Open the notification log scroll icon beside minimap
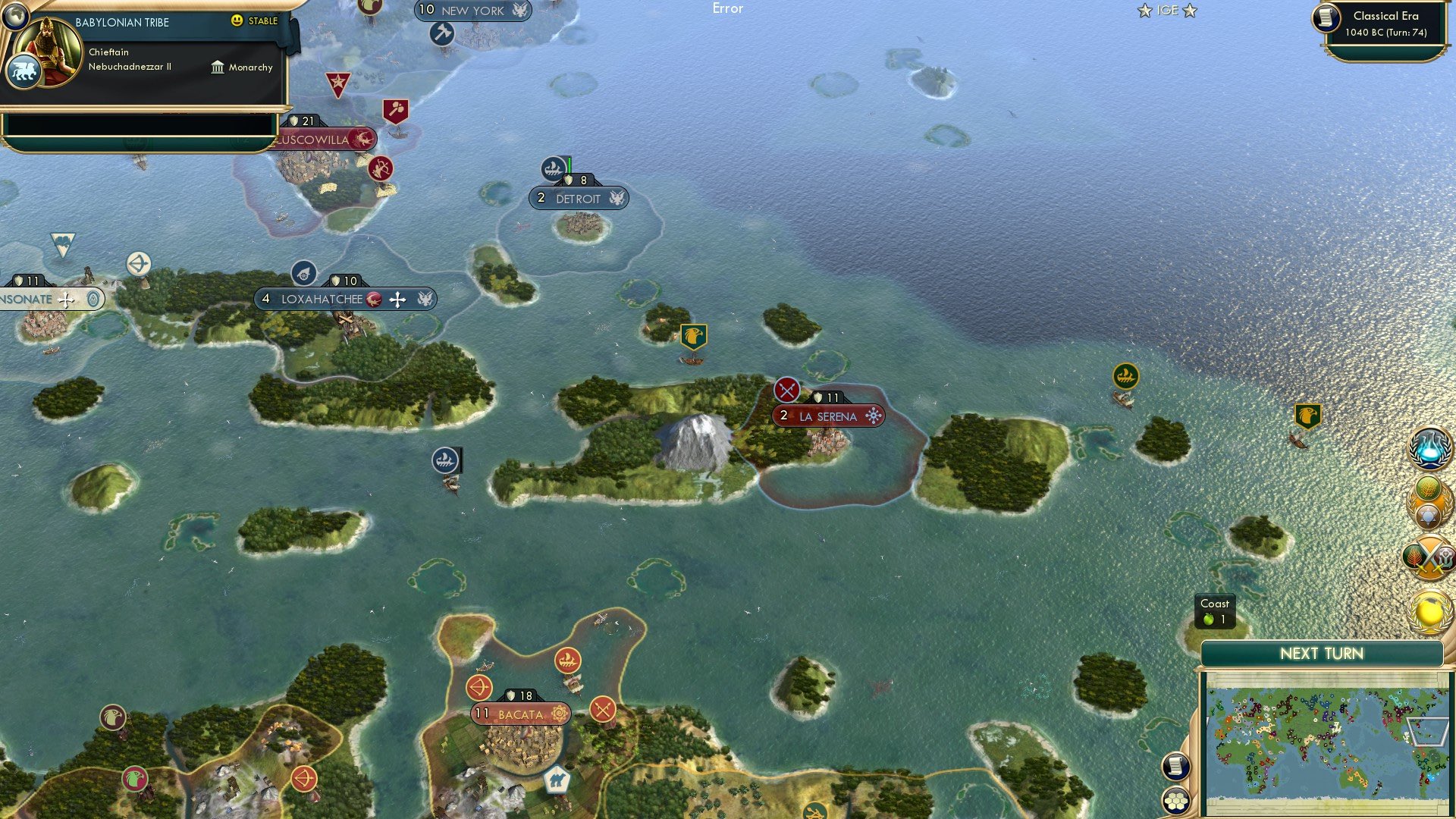 (x=1176, y=767)
